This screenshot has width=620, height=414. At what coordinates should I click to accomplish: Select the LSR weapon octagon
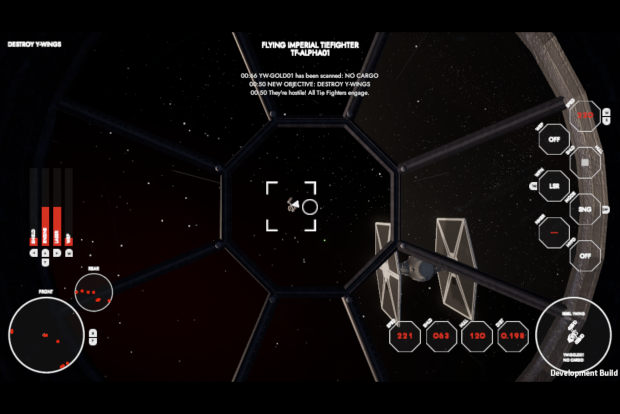point(554,186)
